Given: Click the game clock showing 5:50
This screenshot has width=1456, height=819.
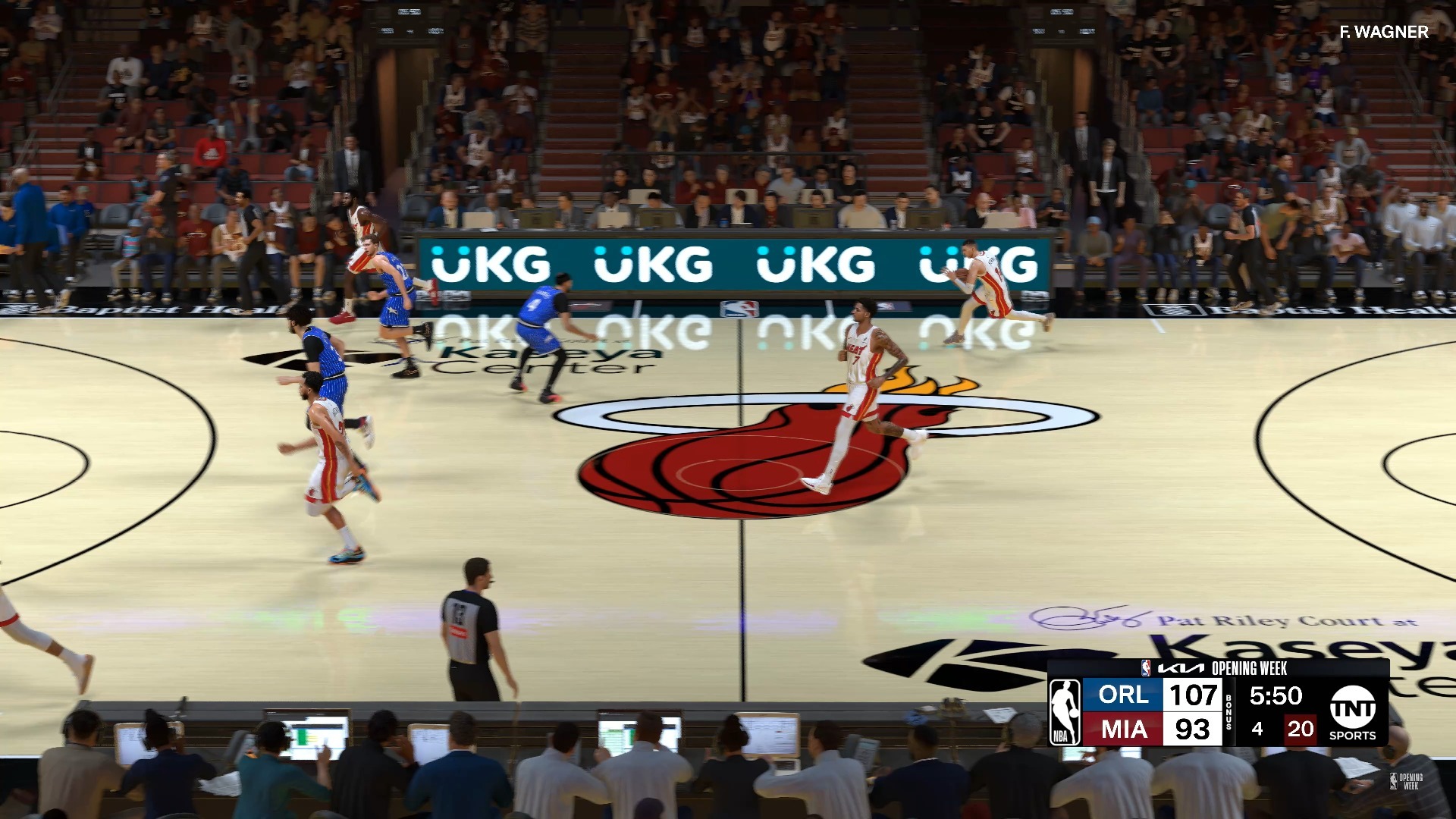Looking at the screenshot, I should (x=1278, y=696).
